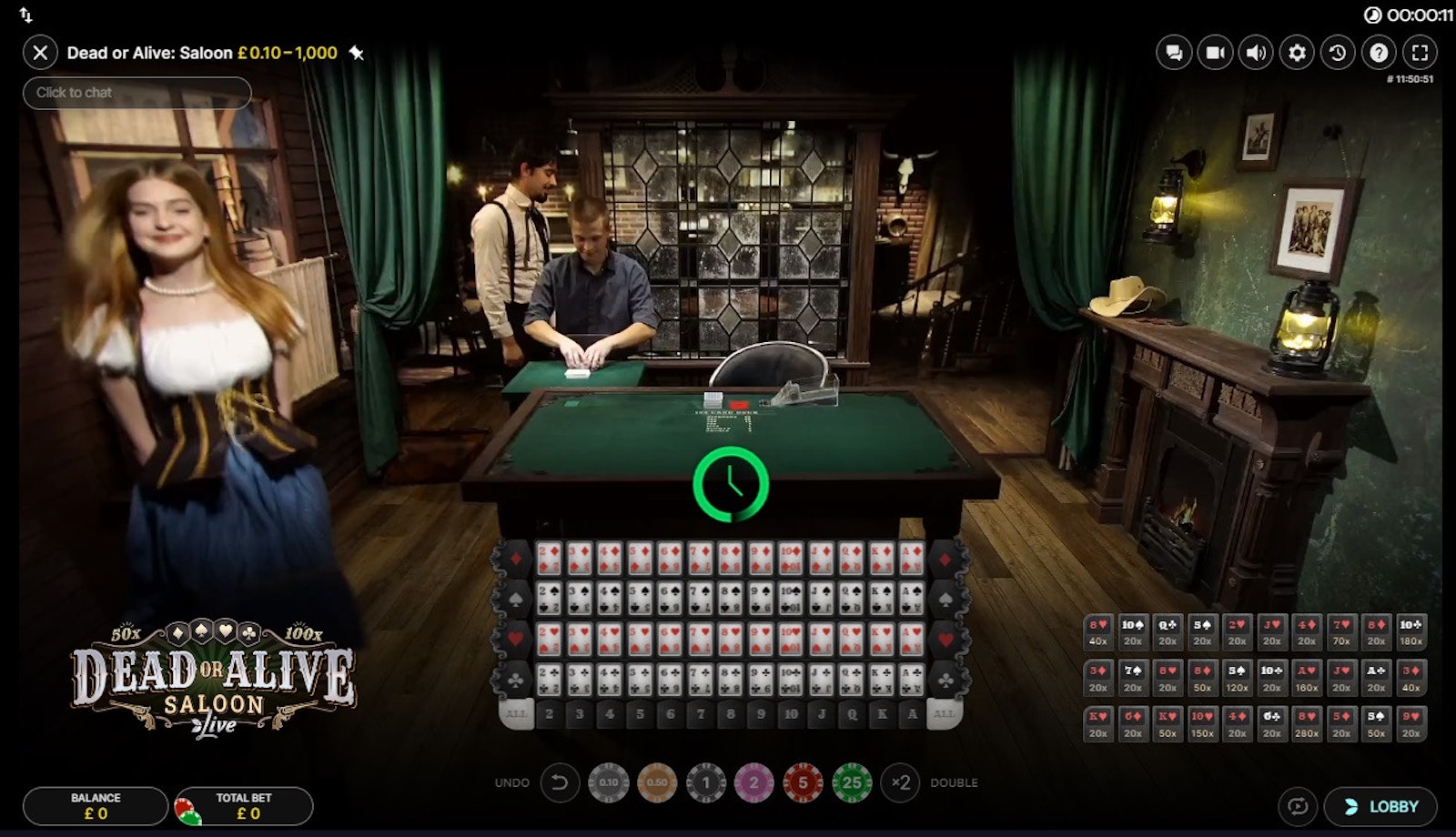Screen dimensions: 1456x837
Task: Choose the orange 0.50 chip
Action: click(x=657, y=782)
